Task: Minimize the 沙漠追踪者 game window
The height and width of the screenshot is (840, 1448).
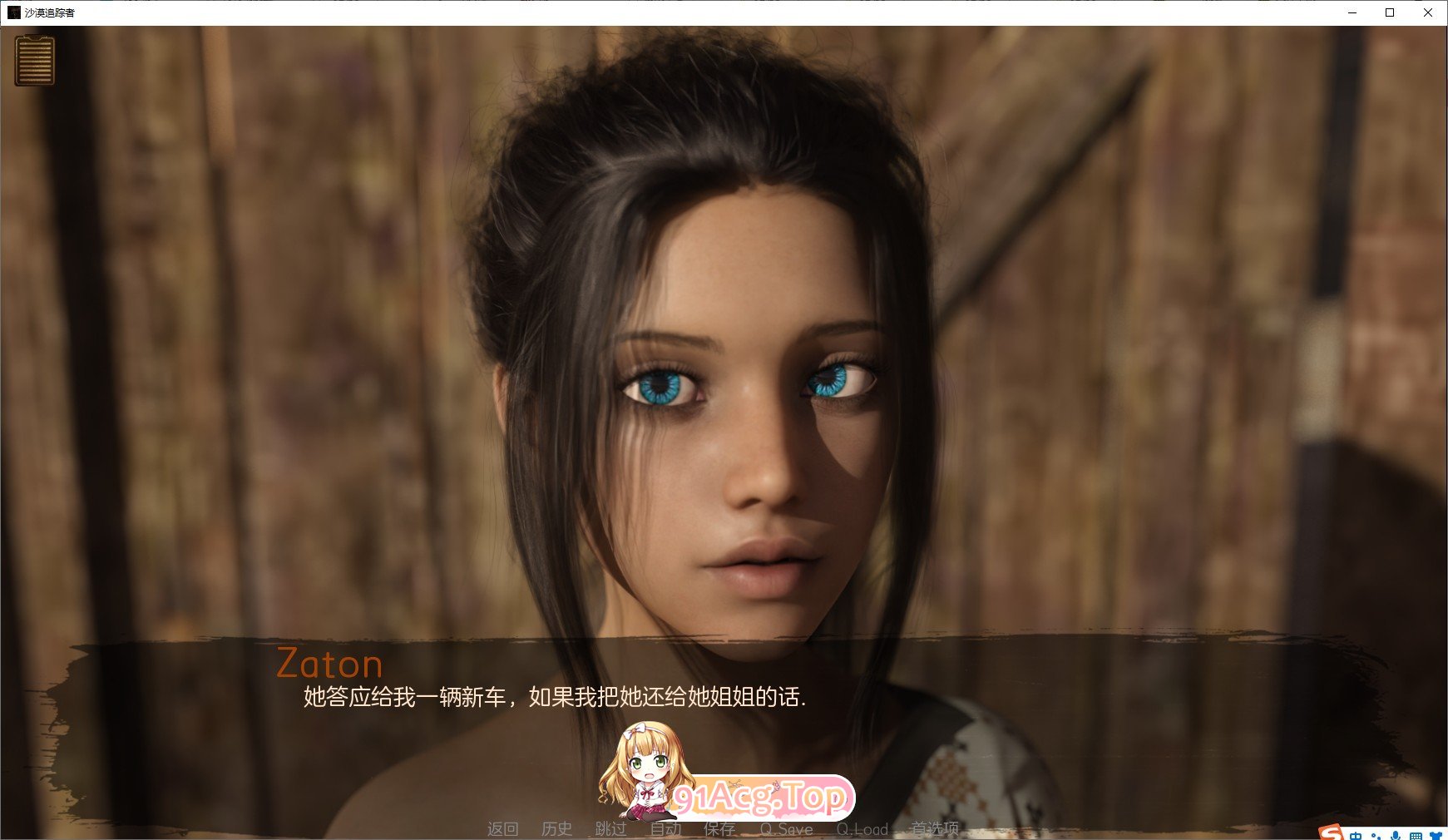Action: click(x=1352, y=13)
